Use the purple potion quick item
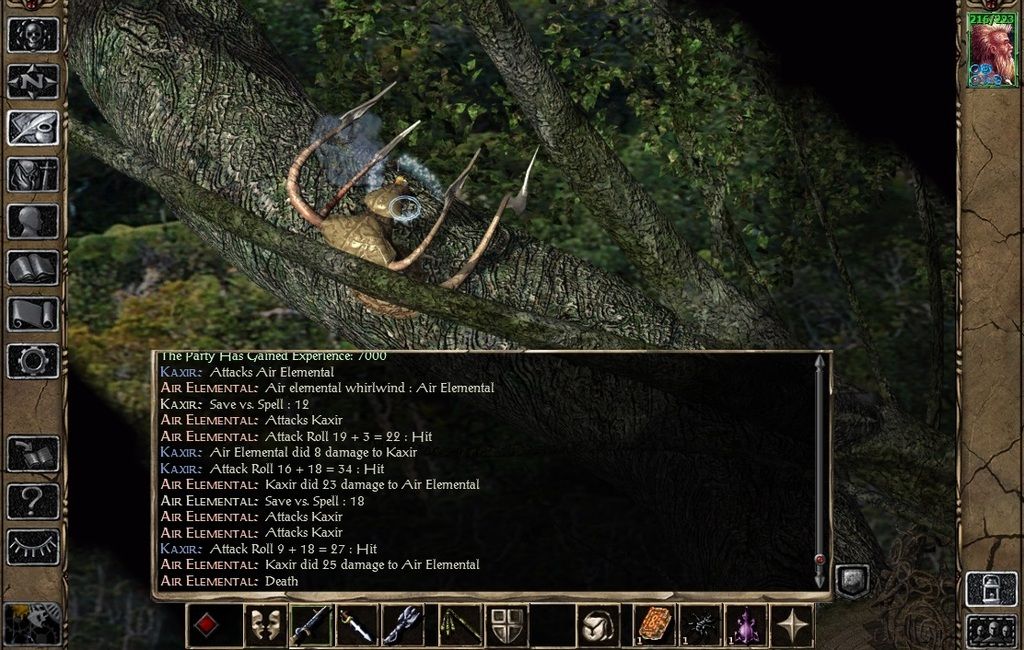1024x650 pixels. click(x=745, y=626)
